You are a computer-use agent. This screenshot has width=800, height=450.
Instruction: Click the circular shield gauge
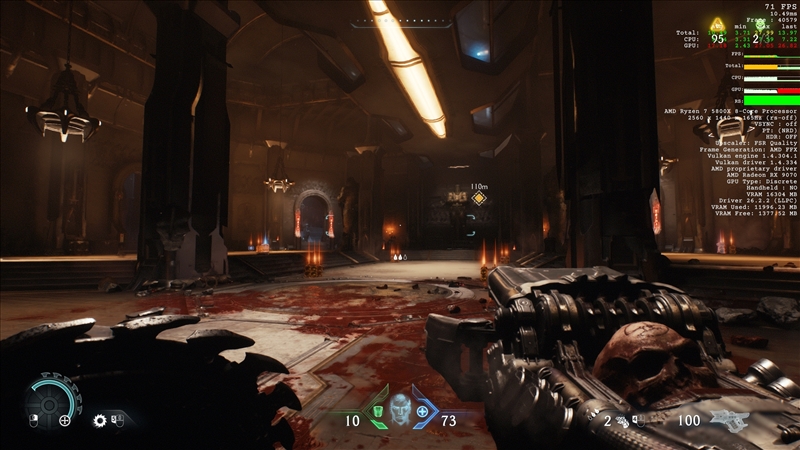click(50, 401)
